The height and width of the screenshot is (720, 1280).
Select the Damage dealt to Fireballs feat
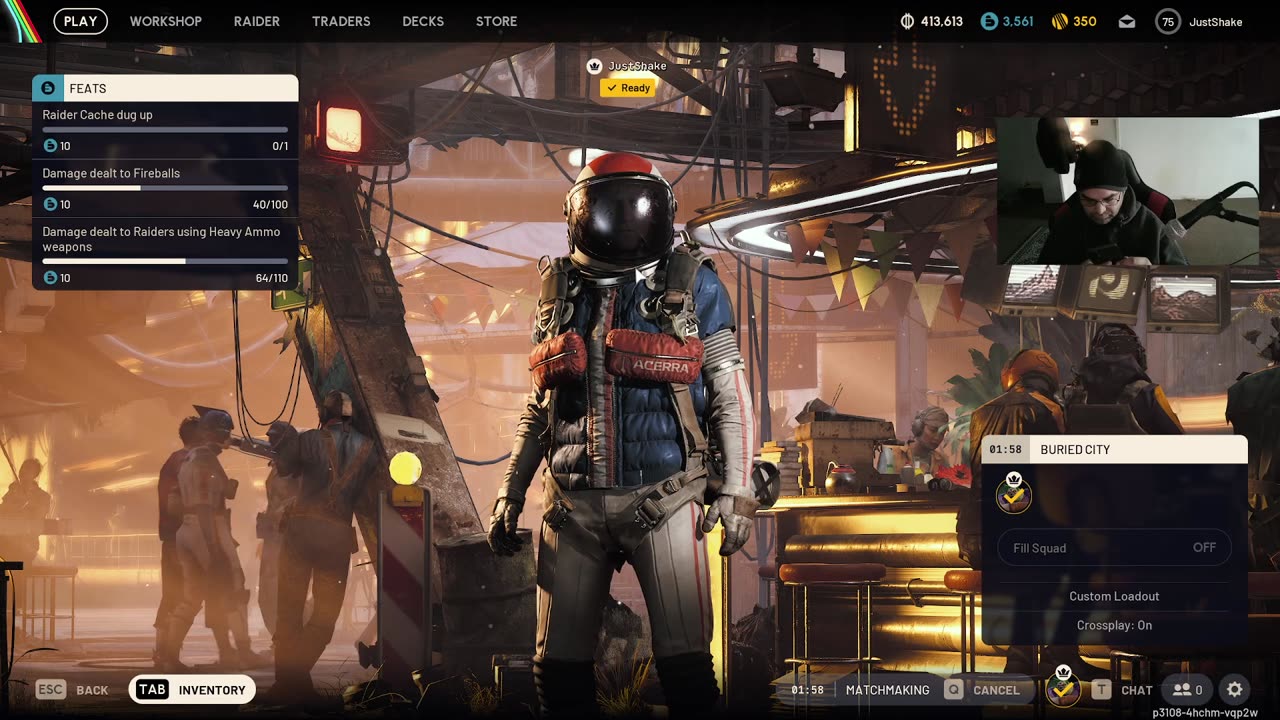pyautogui.click(x=165, y=188)
